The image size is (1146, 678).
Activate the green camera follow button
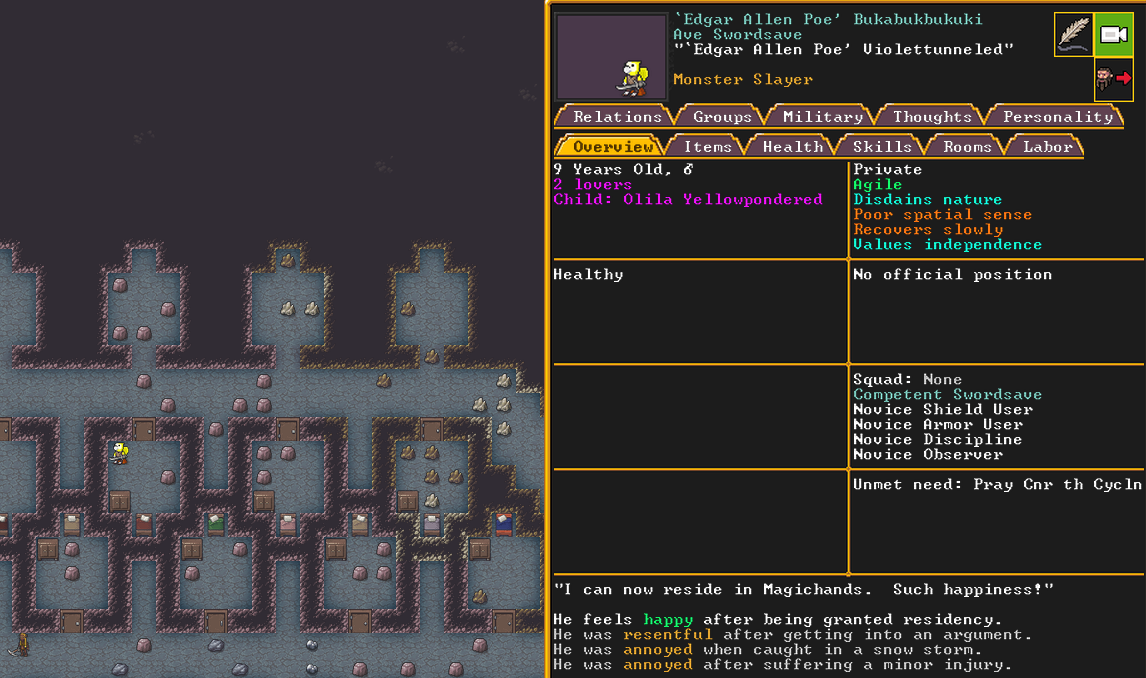(x=1114, y=35)
